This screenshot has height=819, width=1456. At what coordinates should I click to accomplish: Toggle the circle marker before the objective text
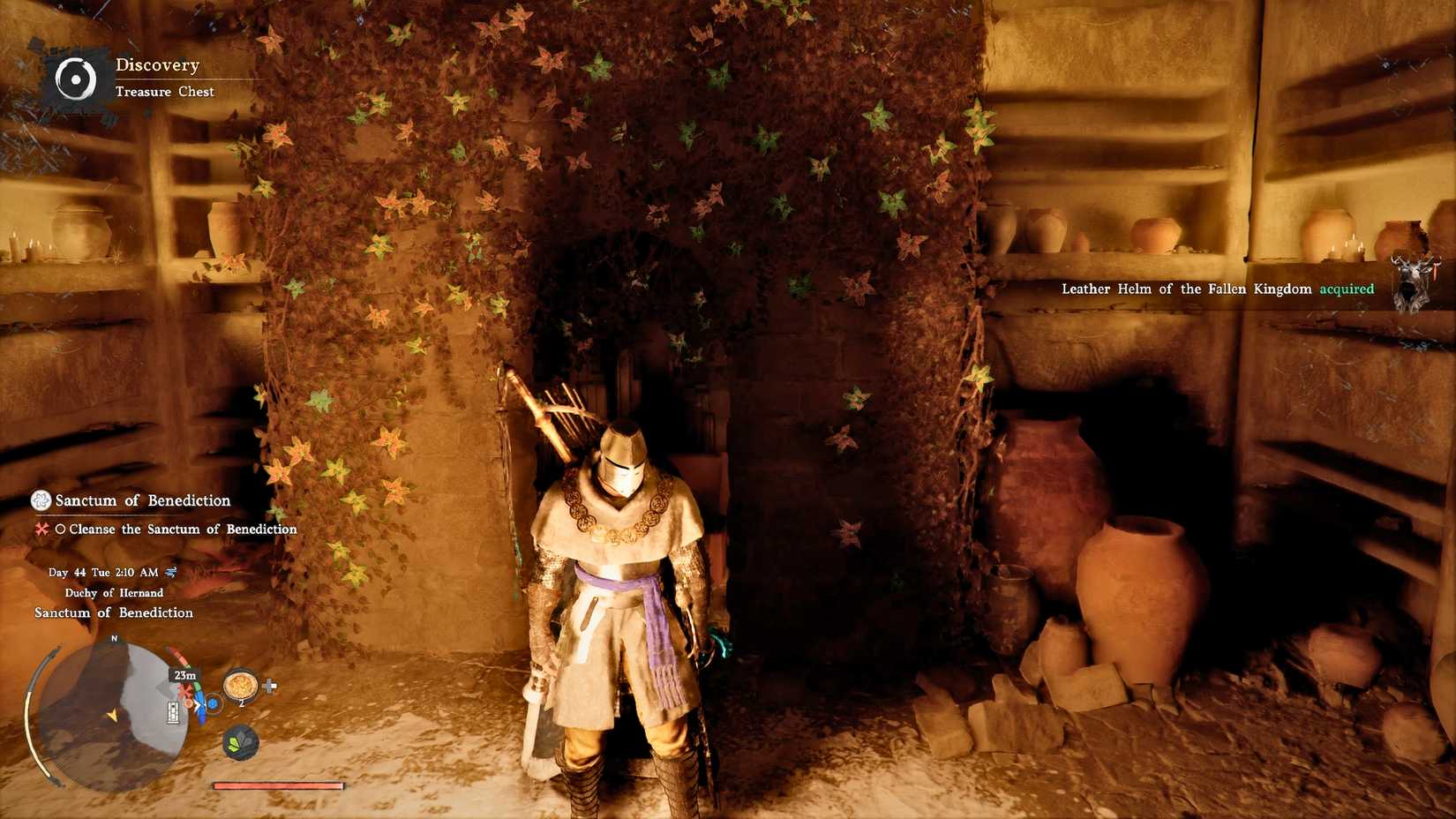click(60, 530)
